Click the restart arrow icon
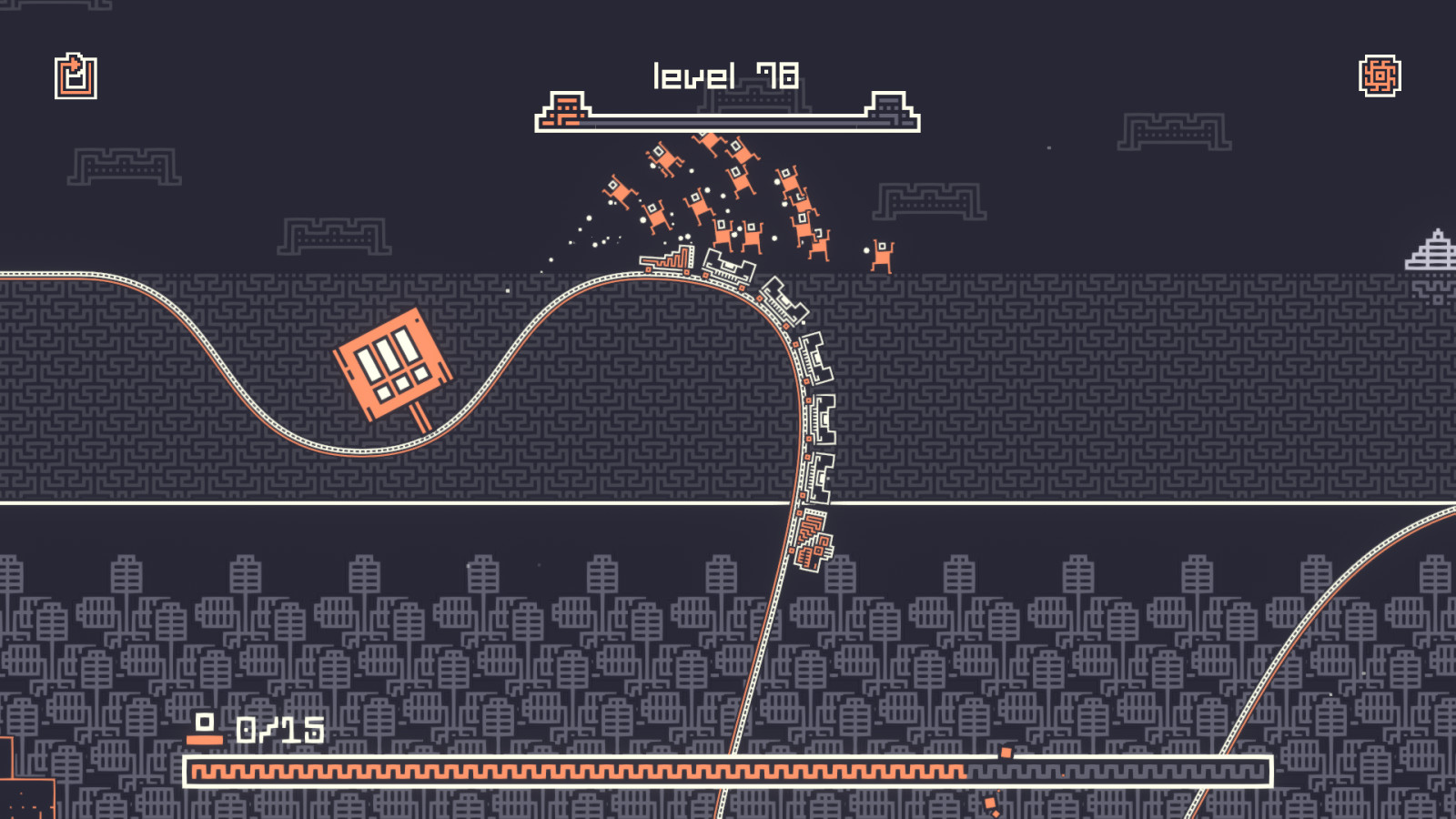Viewport: 1456px width, 819px height. (x=76, y=76)
